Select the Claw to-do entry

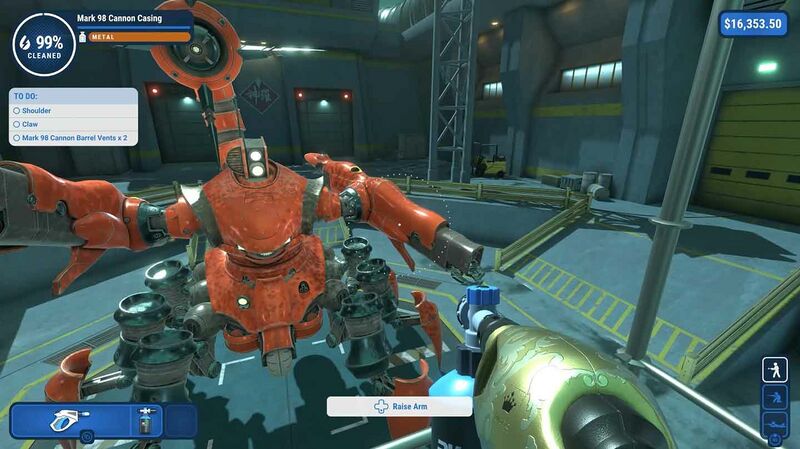31,124
